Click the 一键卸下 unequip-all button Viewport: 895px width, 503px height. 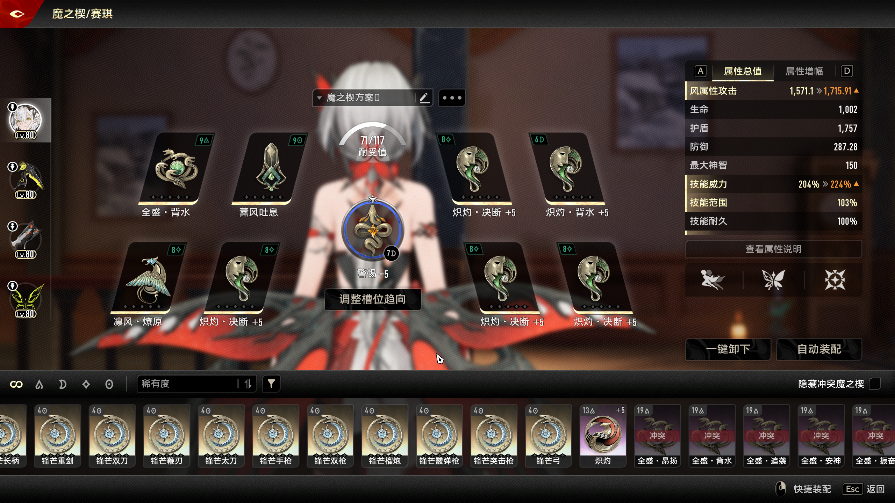[729, 349]
